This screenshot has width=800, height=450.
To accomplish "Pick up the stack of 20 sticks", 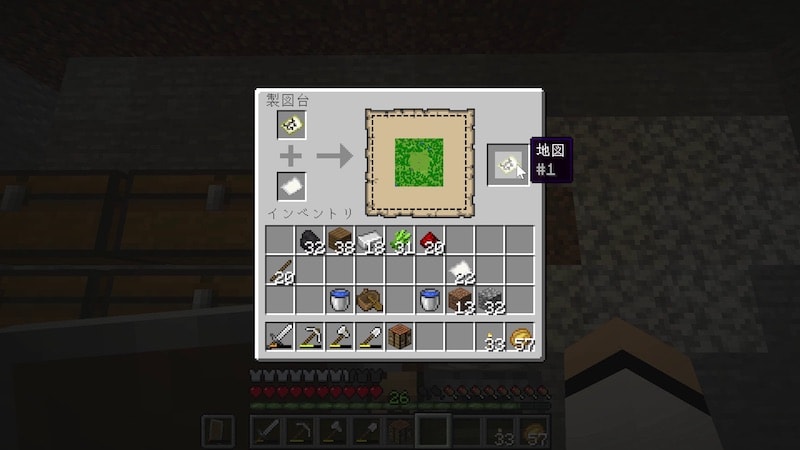I will point(280,271).
